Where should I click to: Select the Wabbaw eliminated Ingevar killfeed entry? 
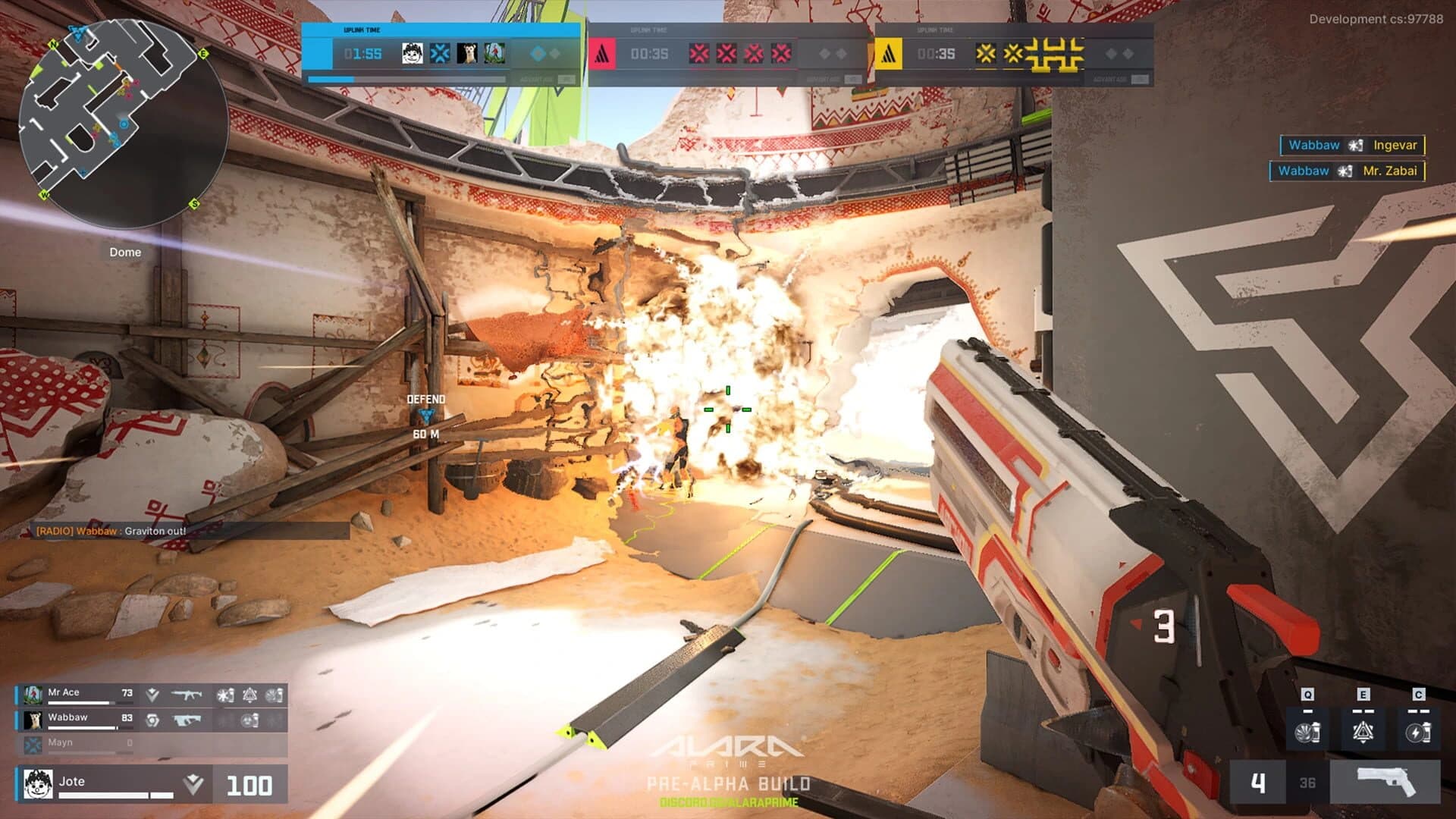1352,145
